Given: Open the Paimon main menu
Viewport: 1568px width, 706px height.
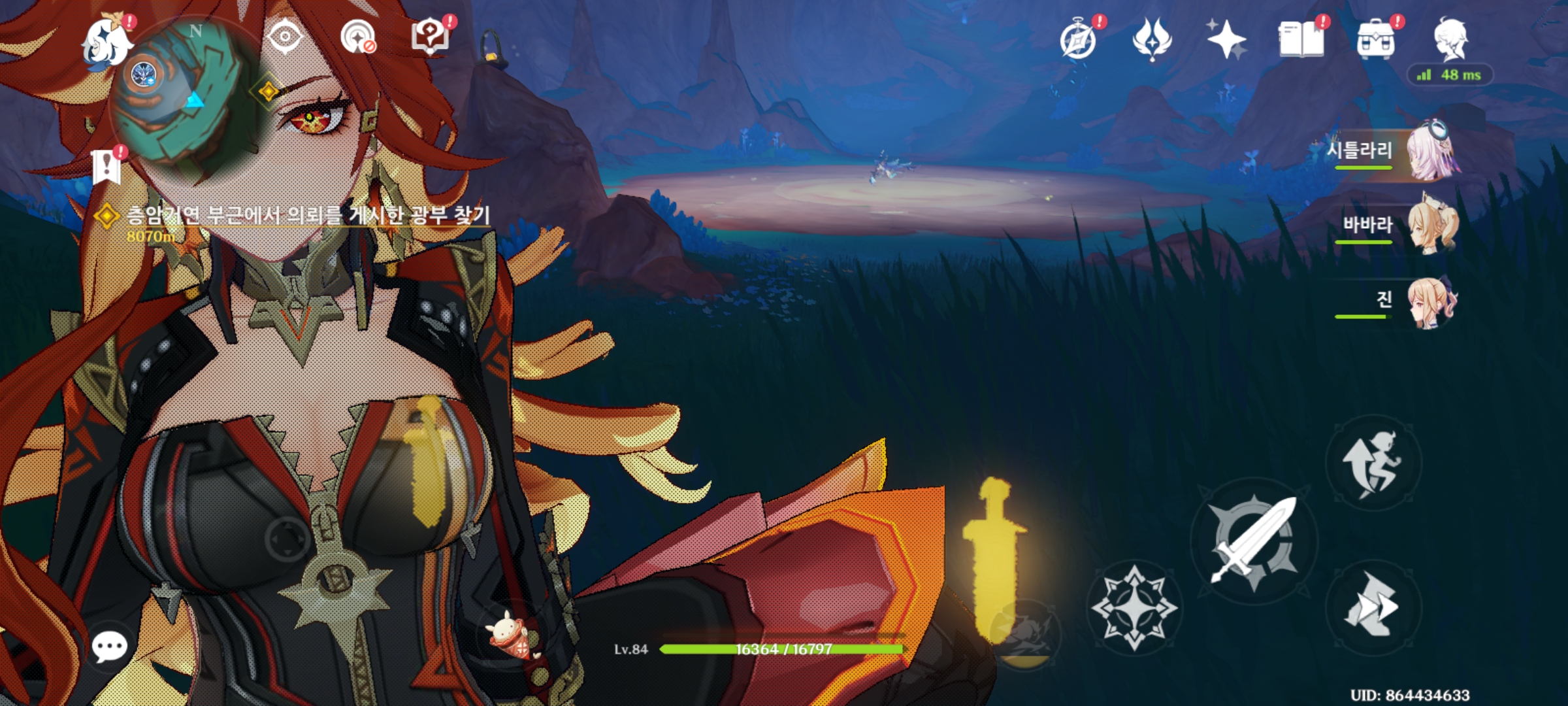Looking at the screenshot, I should [106, 43].
